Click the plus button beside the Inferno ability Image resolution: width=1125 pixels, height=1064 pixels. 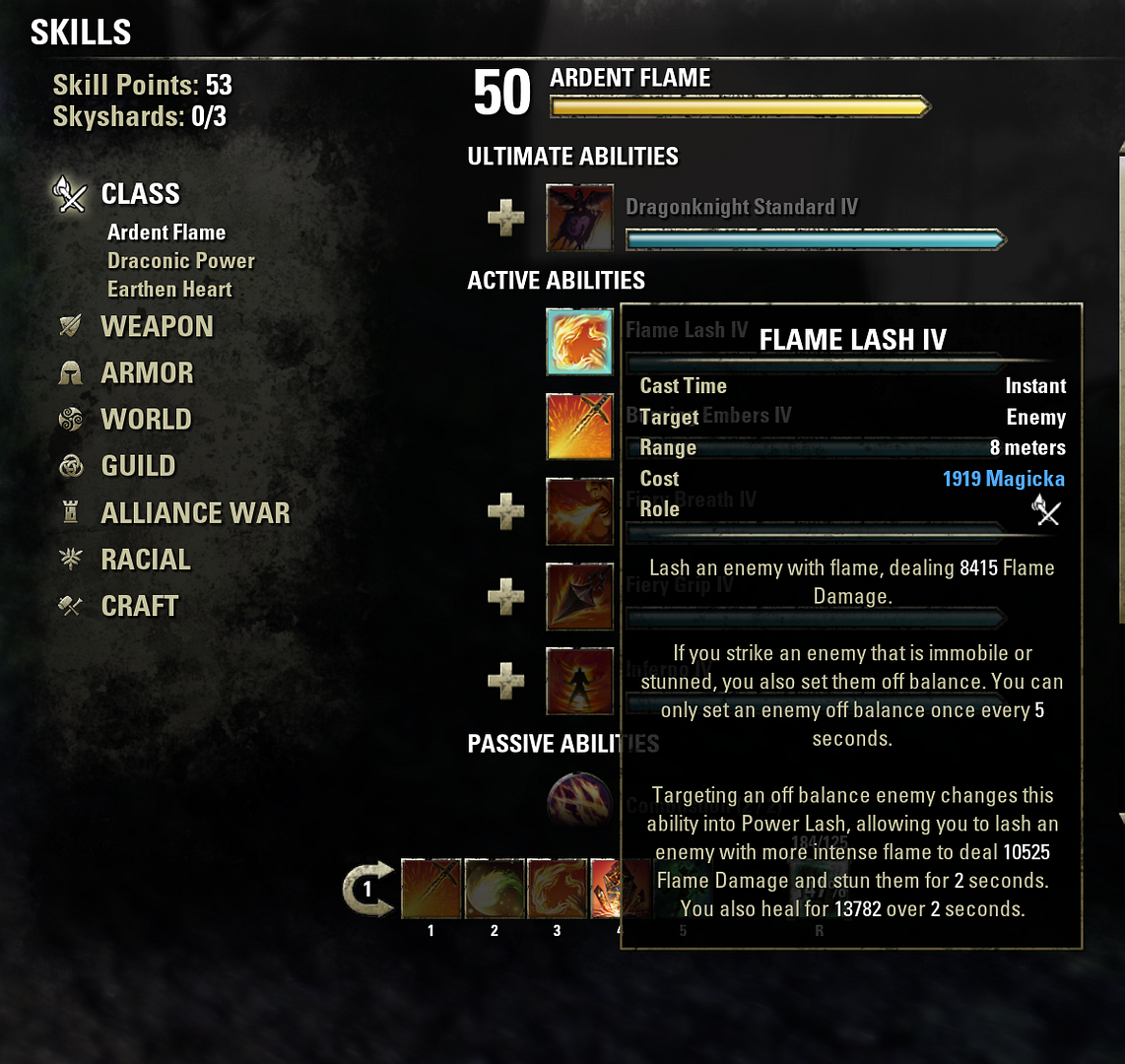[506, 681]
